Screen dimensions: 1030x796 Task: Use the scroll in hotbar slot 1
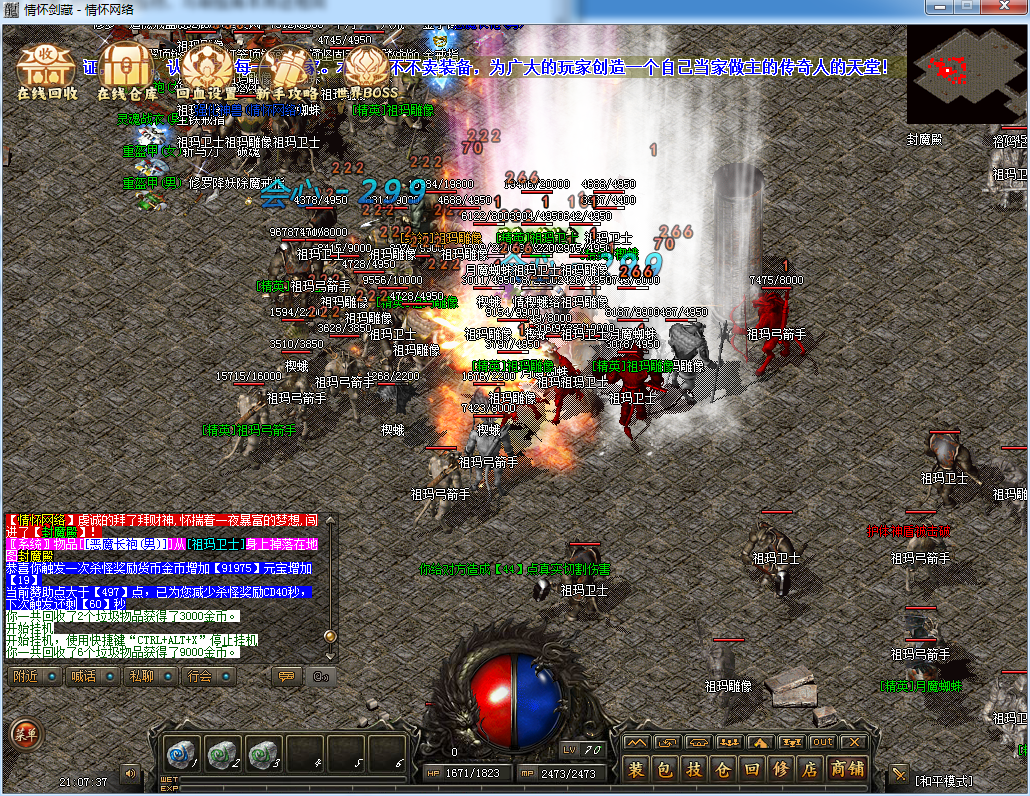(x=181, y=752)
